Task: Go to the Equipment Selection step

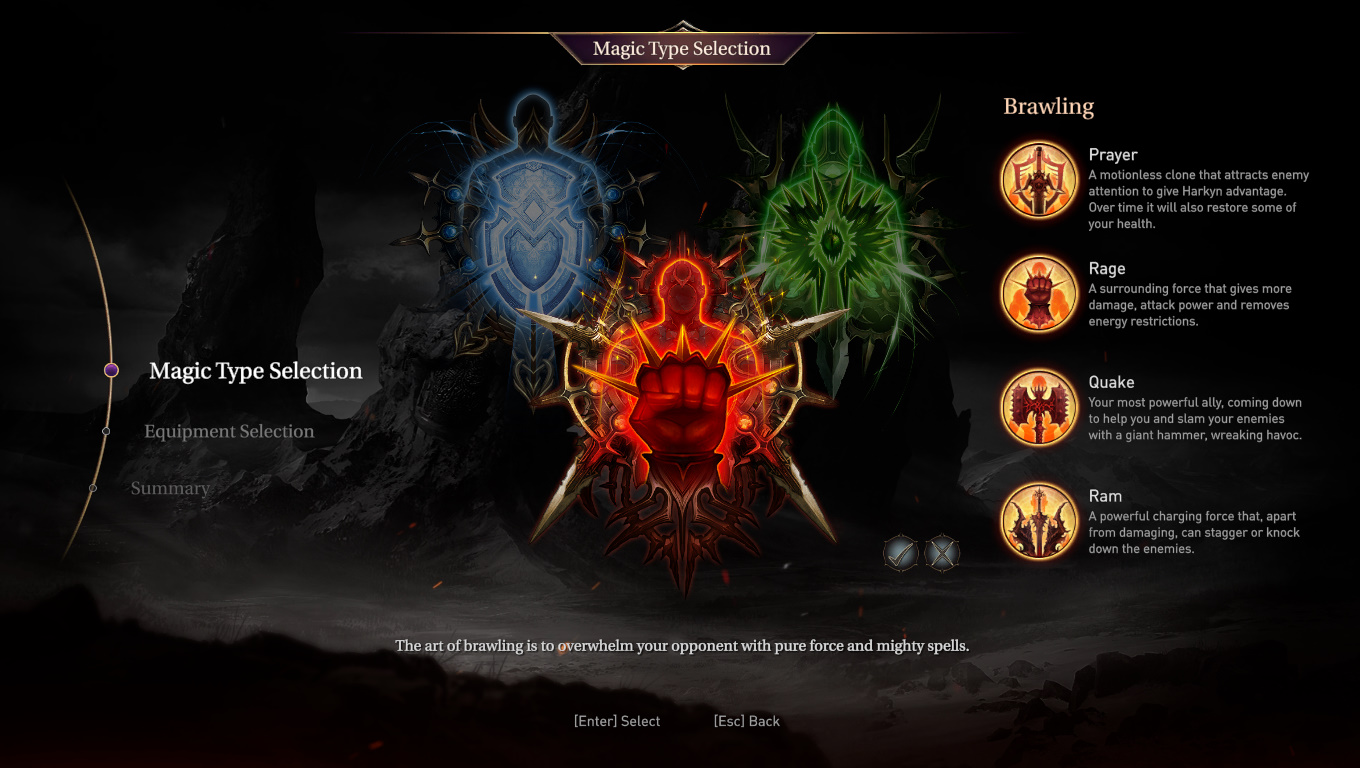Action: 229,431
